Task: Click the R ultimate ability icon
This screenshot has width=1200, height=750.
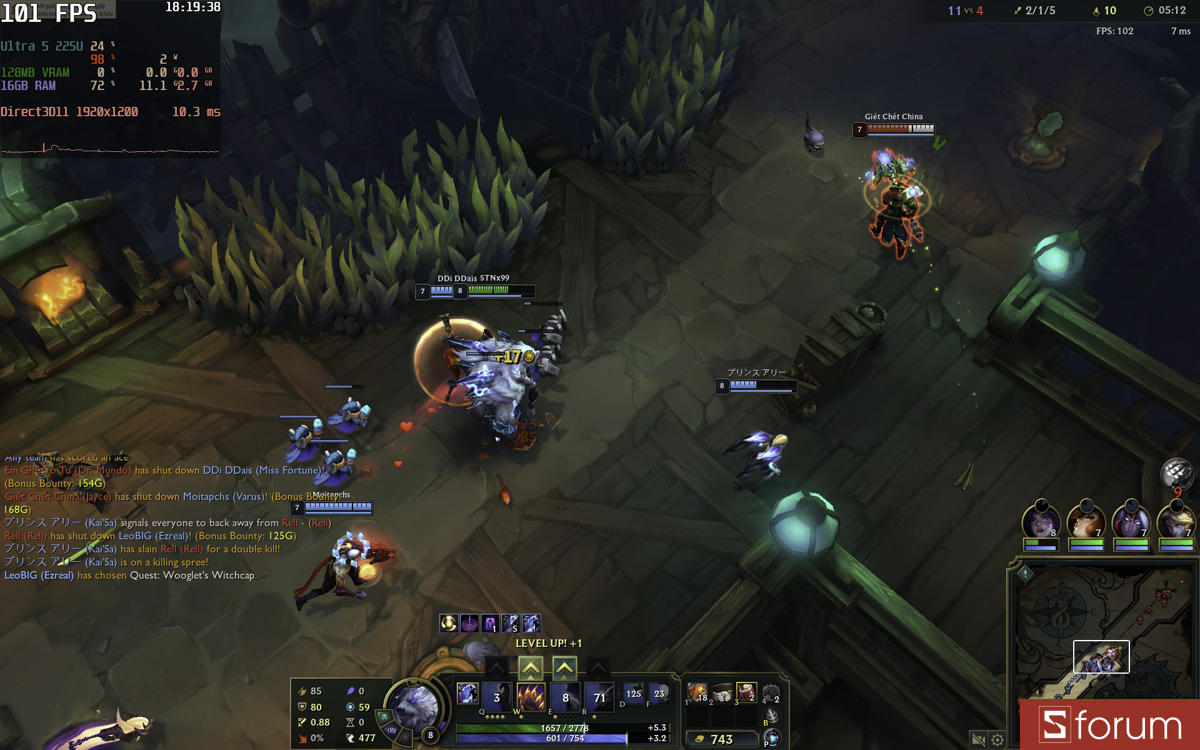Action: [599, 696]
